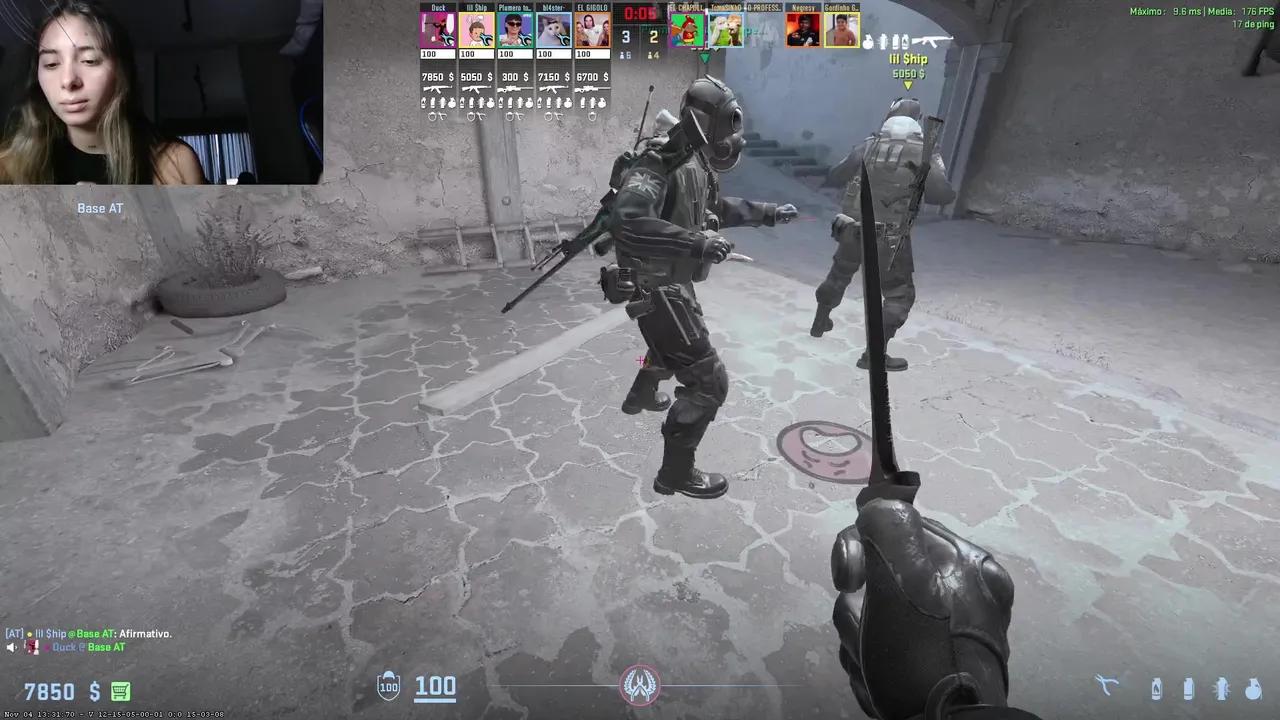Click the round timer showing 0:05
1280x720 pixels.
point(640,14)
